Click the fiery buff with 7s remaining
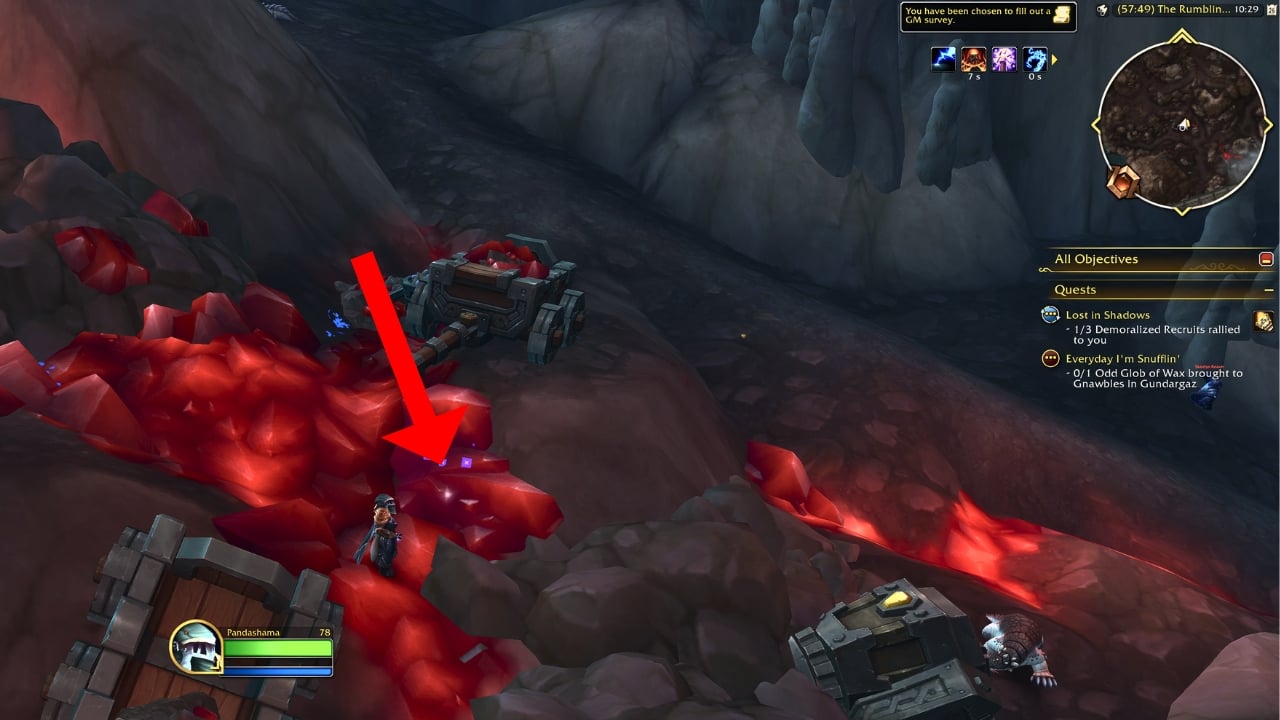 point(974,59)
